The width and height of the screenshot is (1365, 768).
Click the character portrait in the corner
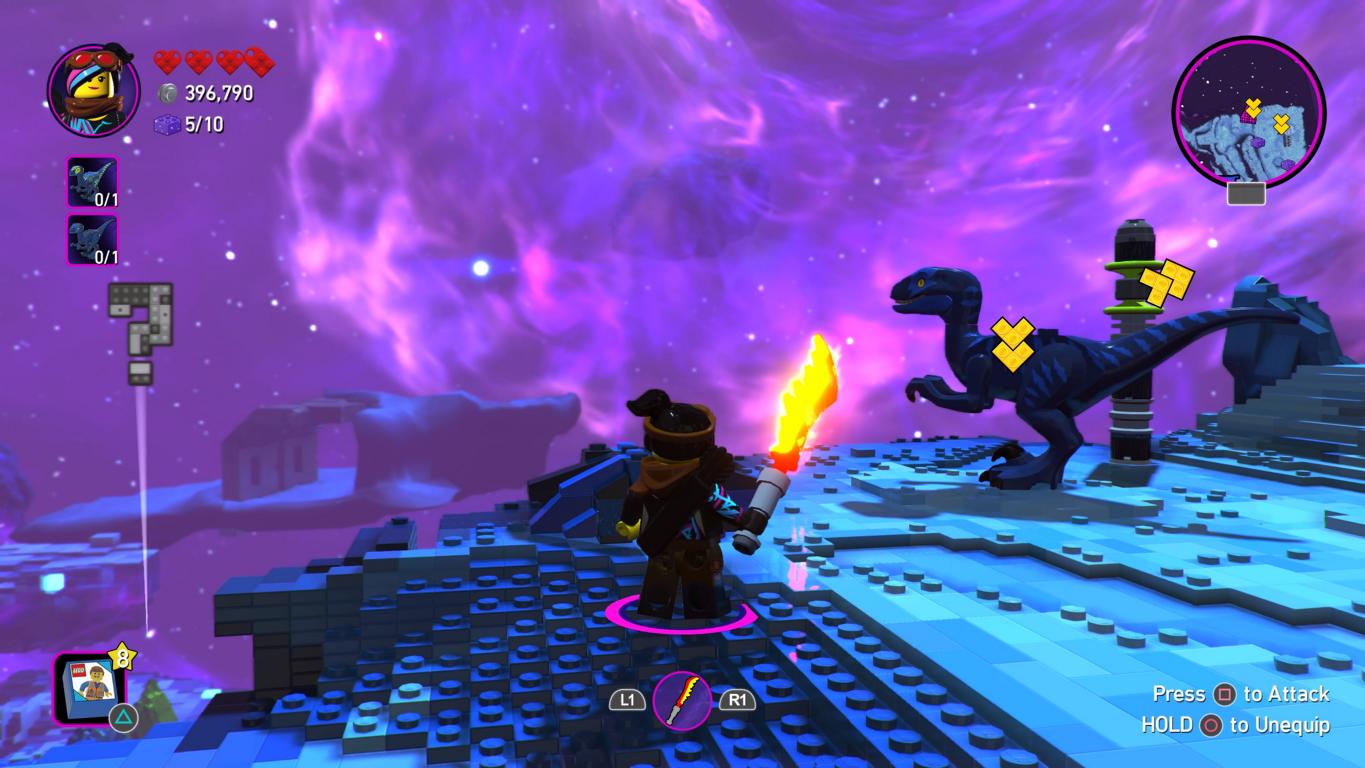click(x=93, y=90)
